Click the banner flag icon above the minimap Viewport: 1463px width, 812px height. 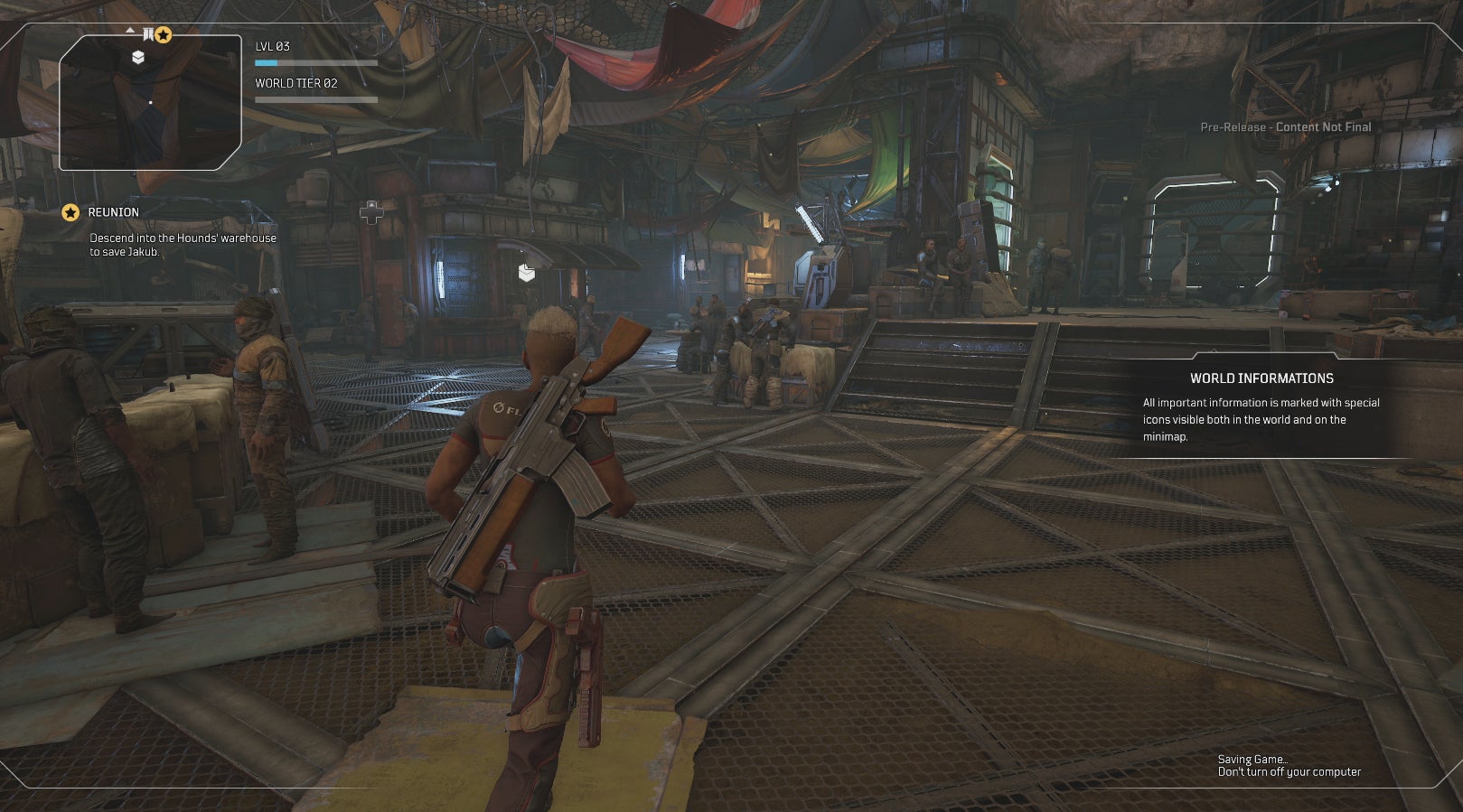tap(148, 34)
